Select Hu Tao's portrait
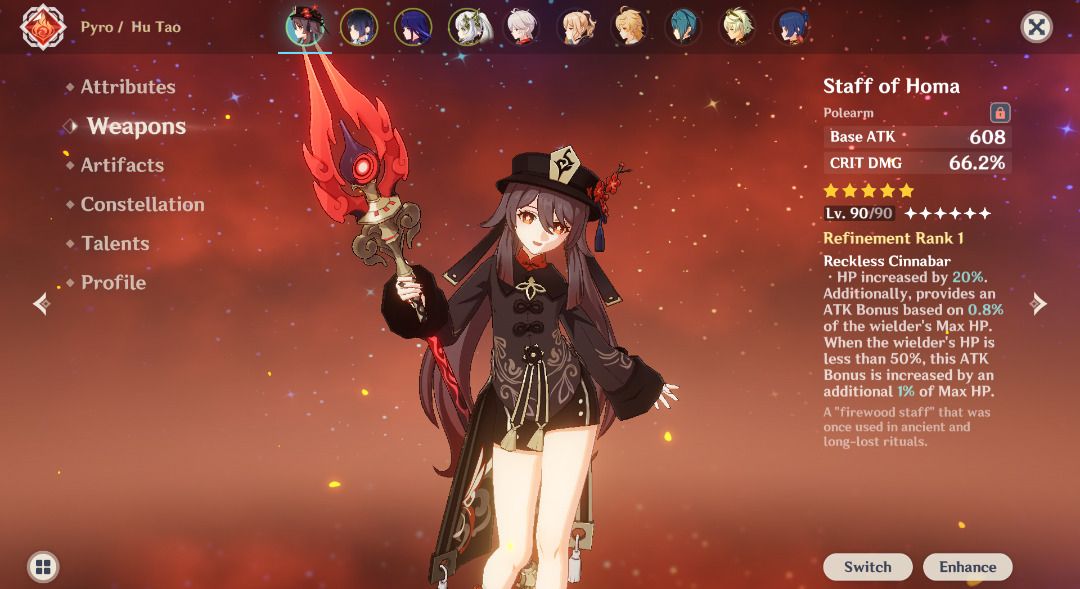Viewport: 1080px width, 589px height. (304, 27)
